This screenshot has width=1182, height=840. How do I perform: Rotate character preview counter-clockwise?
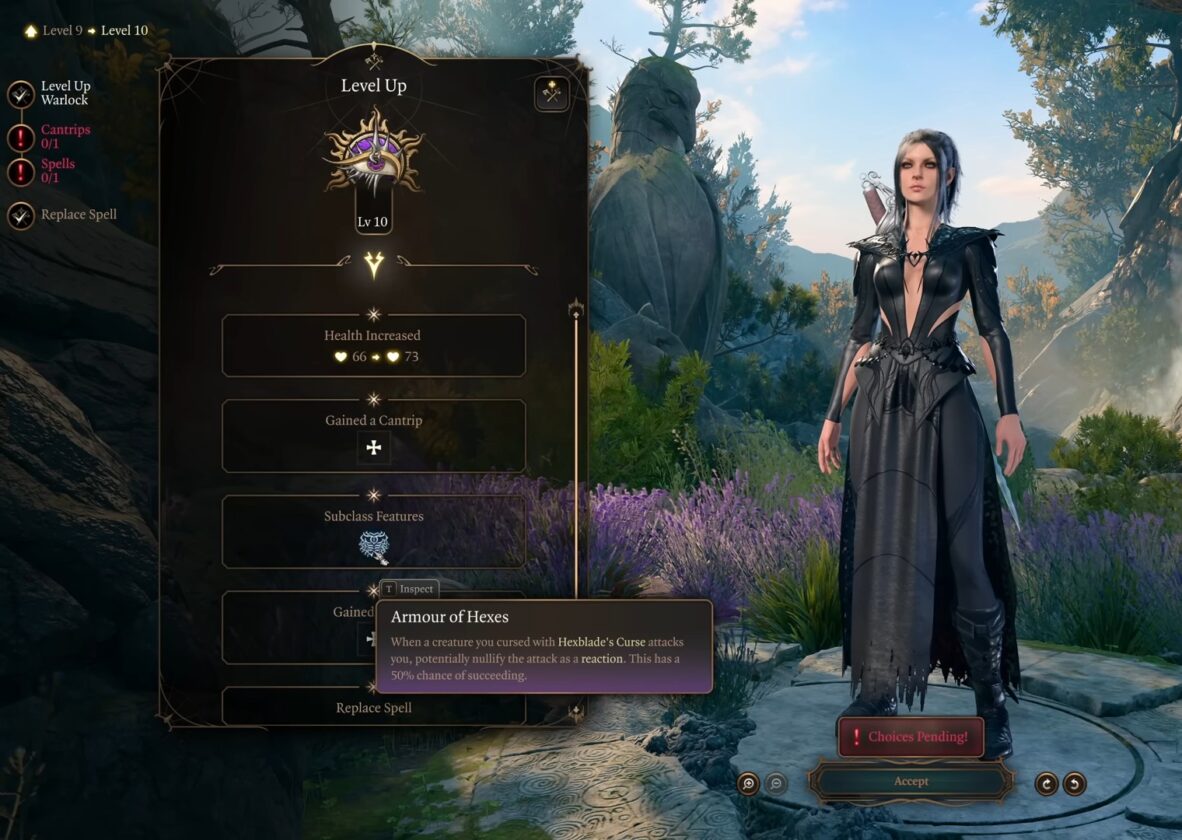(x=1074, y=783)
